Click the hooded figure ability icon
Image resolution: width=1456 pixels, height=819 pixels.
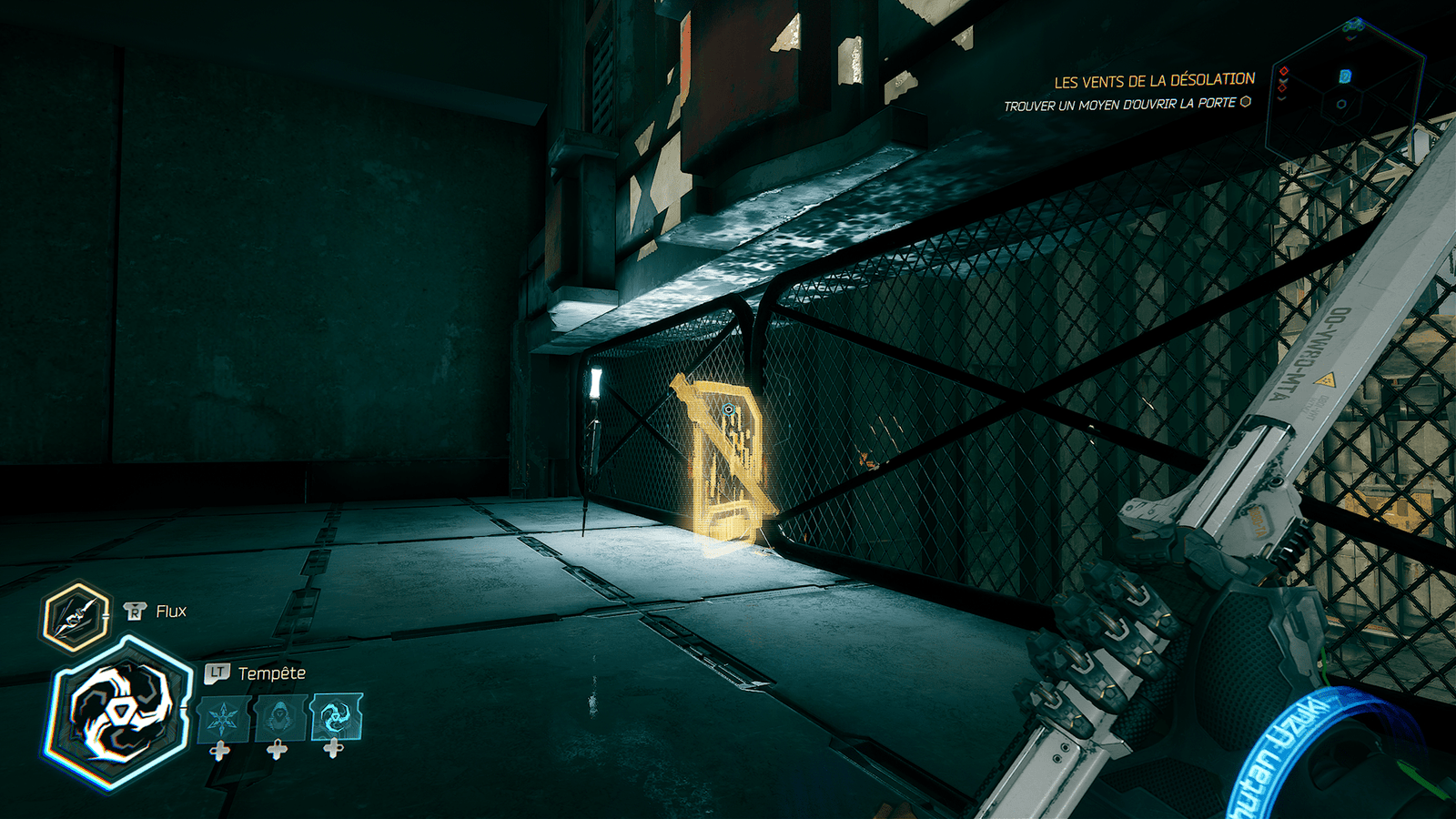(x=278, y=715)
